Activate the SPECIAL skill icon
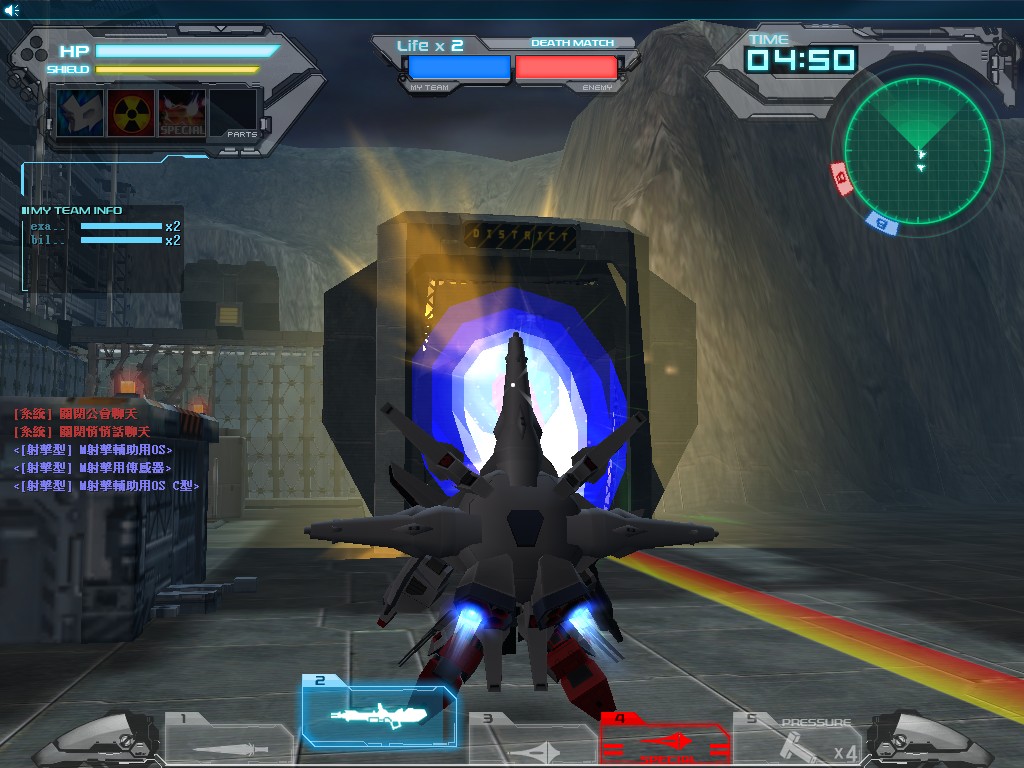 click(182, 113)
